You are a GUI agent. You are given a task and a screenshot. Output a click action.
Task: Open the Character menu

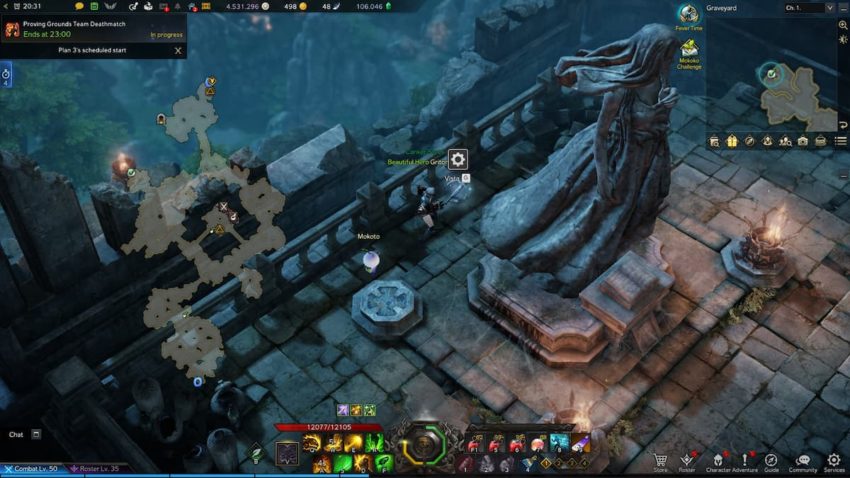pyautogui.click(x=719, y=460)
